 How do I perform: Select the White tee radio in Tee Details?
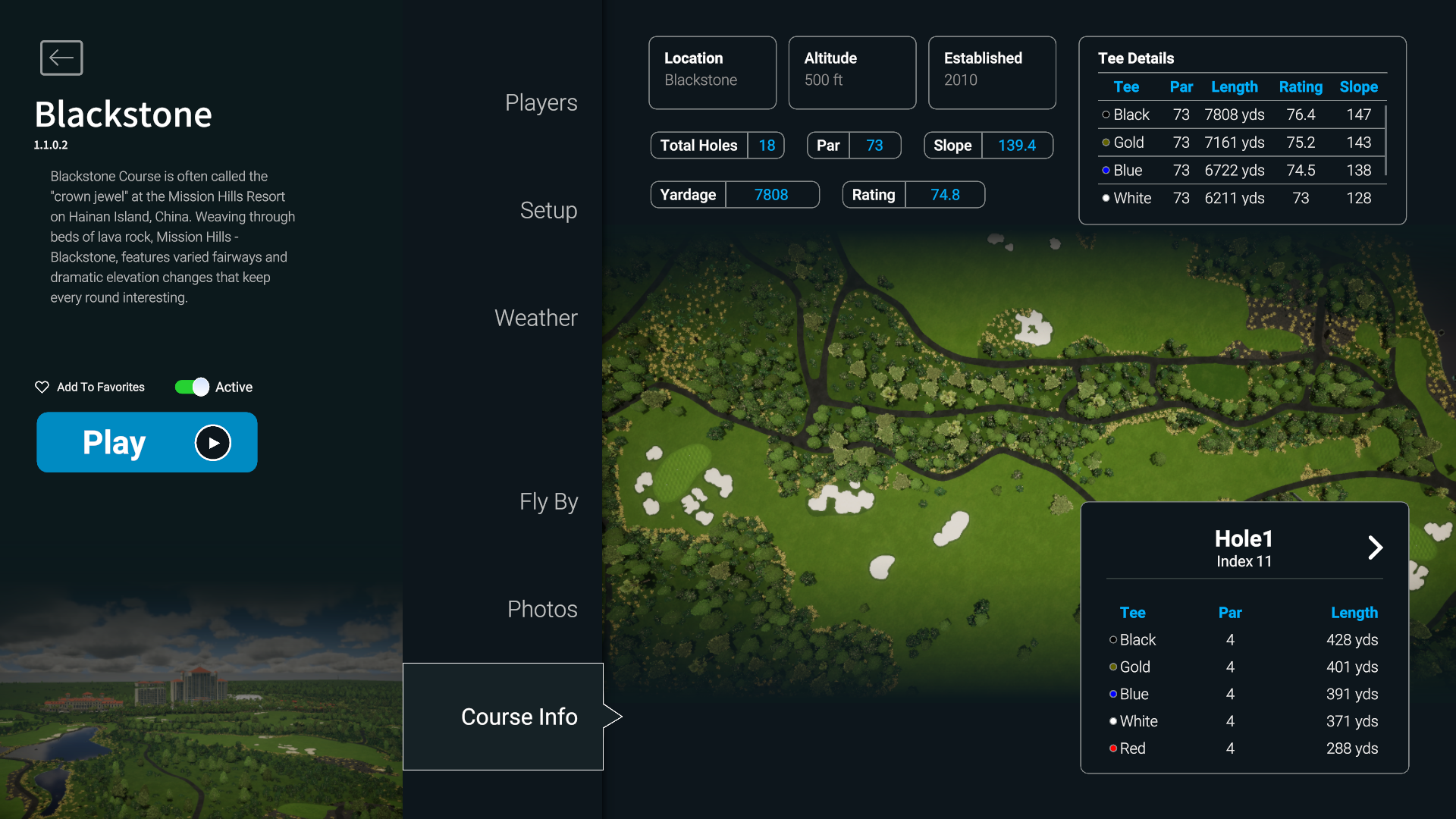(x=1105, y=198)
